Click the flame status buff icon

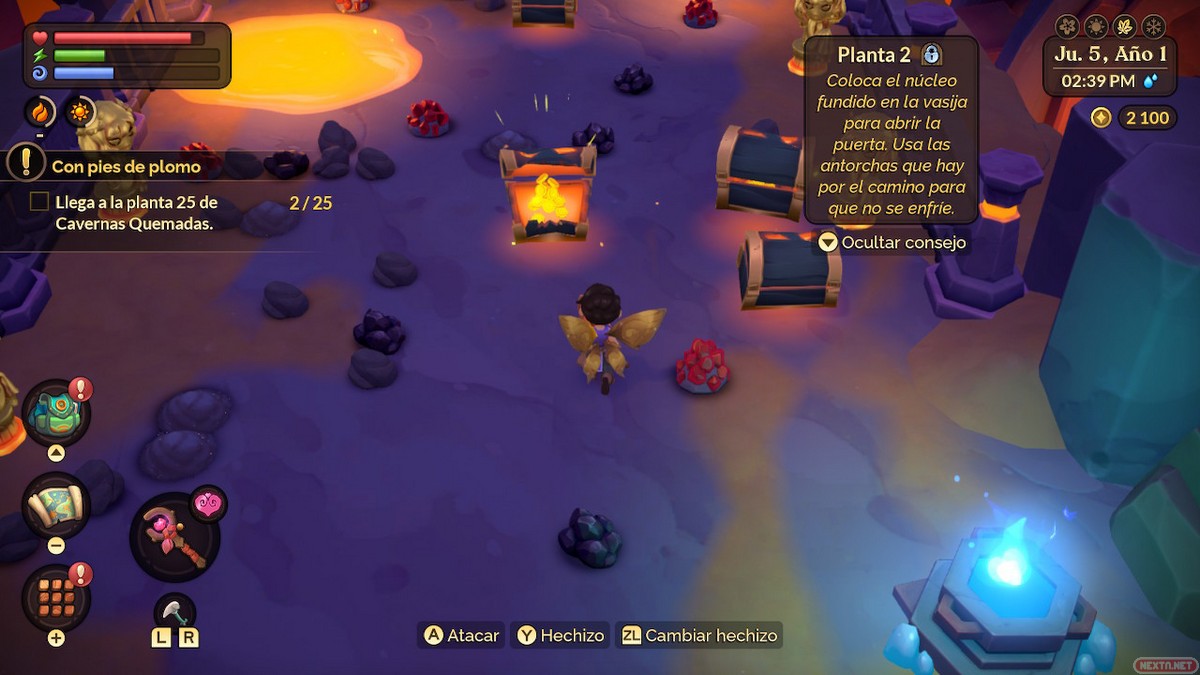(x=40, y=111)
